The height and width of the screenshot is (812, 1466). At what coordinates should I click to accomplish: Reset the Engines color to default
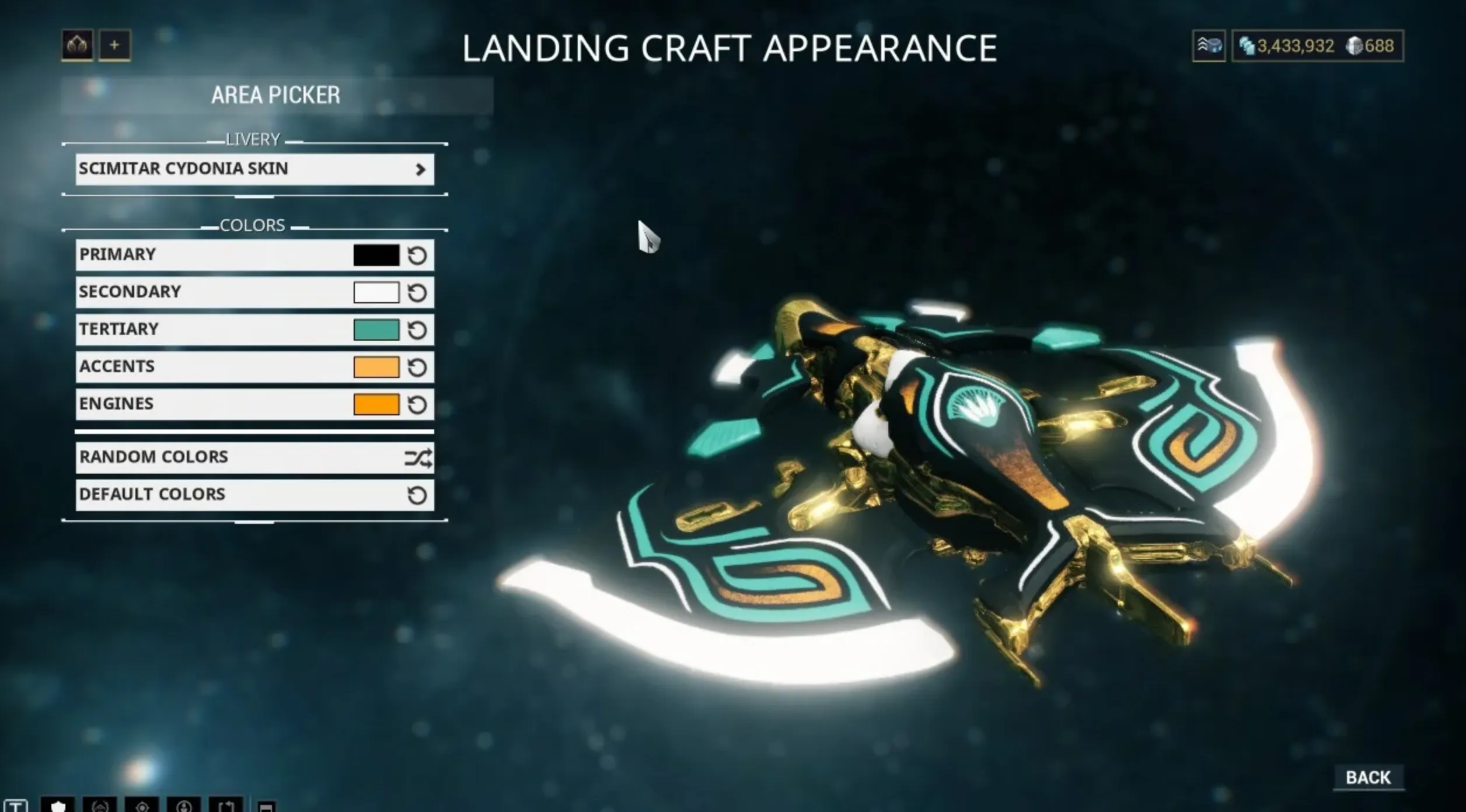(417, 405)
